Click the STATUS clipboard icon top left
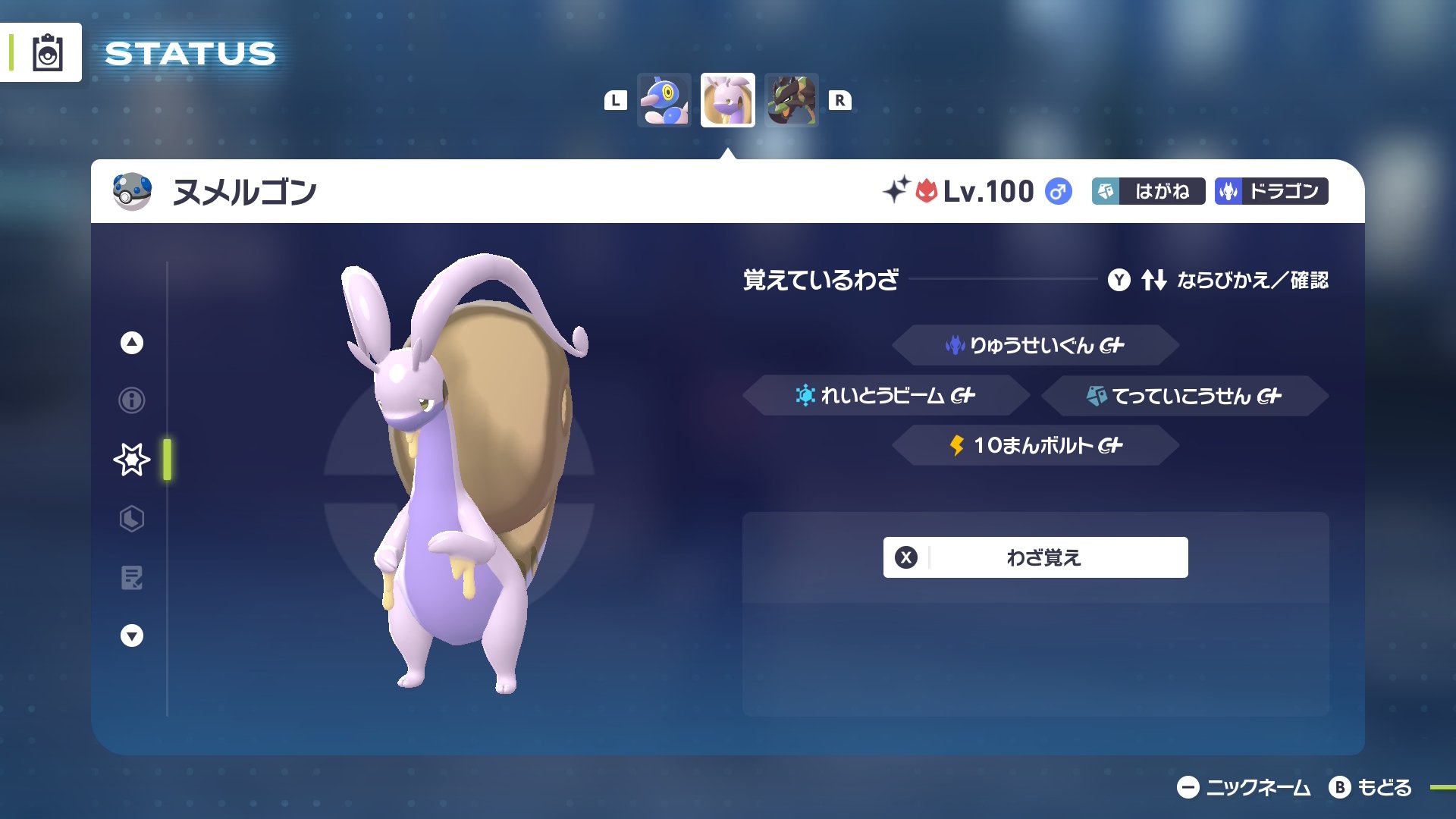This screenshot has width=1456, height=819. click(47, 52)
